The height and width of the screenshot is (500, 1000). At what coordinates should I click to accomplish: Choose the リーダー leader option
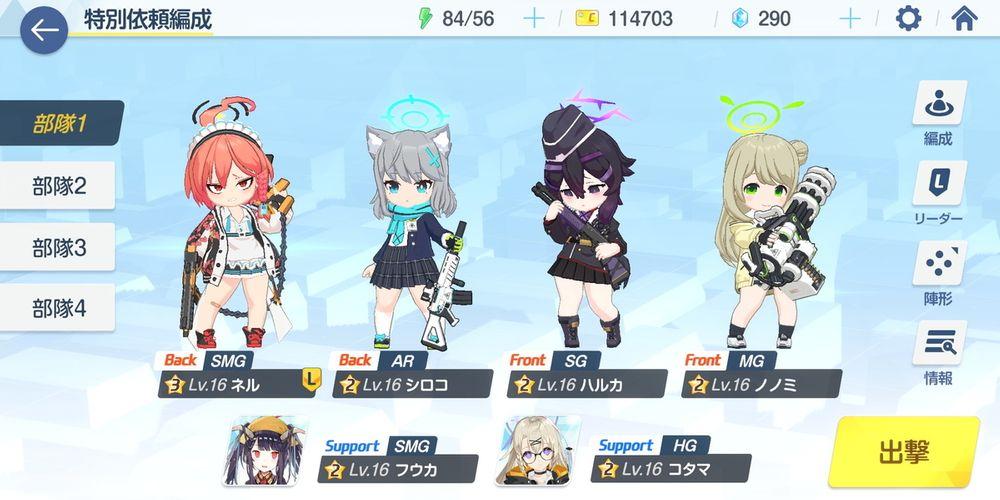click(938, 195)
